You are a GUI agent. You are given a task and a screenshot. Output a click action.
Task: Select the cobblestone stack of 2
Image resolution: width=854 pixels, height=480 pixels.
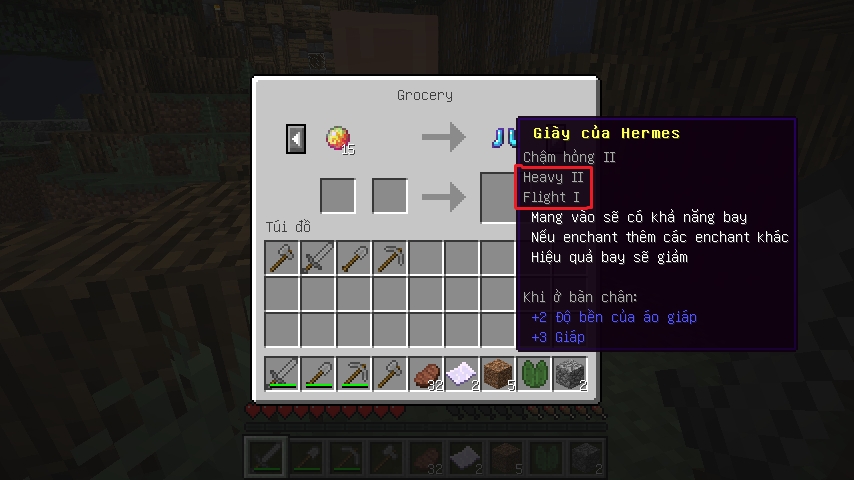(570, 373)
